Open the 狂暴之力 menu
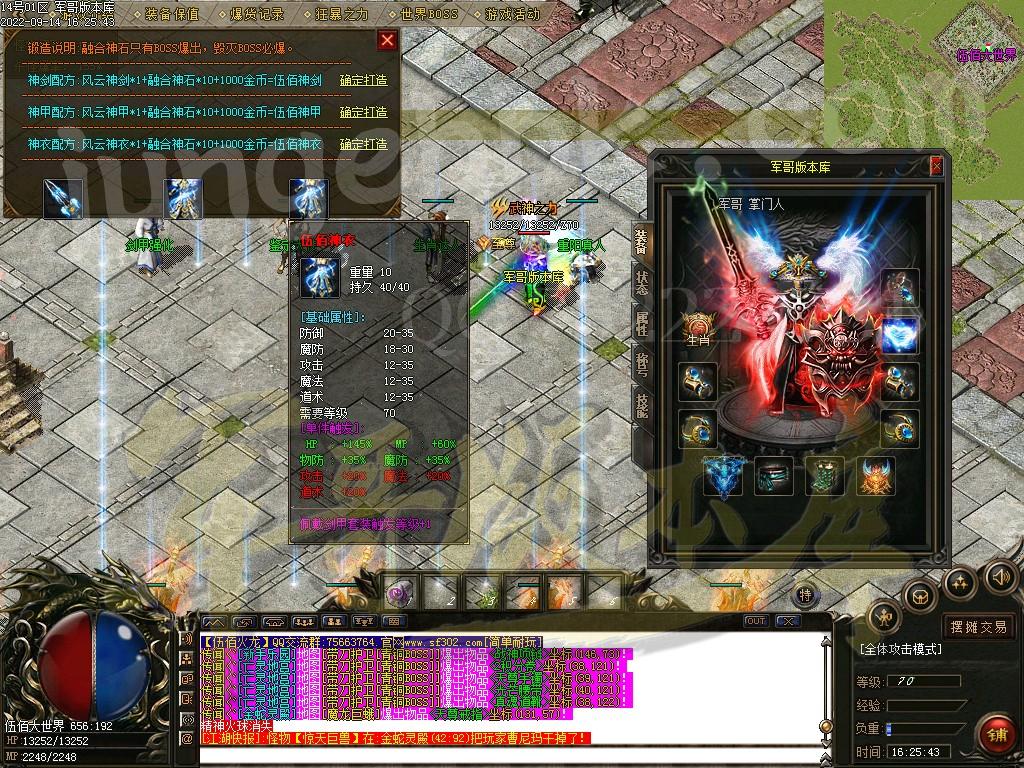Screen dimensions: 1024x768 click(x=342, y=15)
